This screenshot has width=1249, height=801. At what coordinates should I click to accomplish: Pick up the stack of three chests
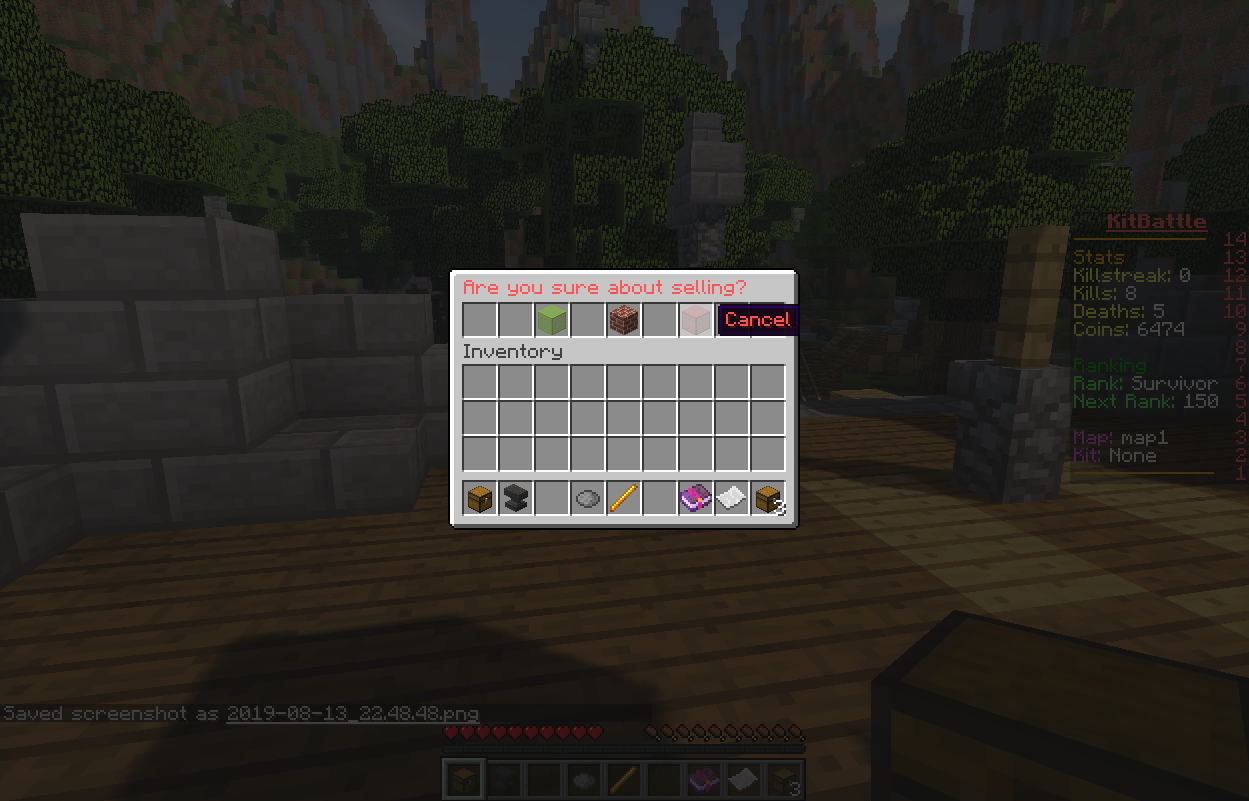tap(768, 498)
